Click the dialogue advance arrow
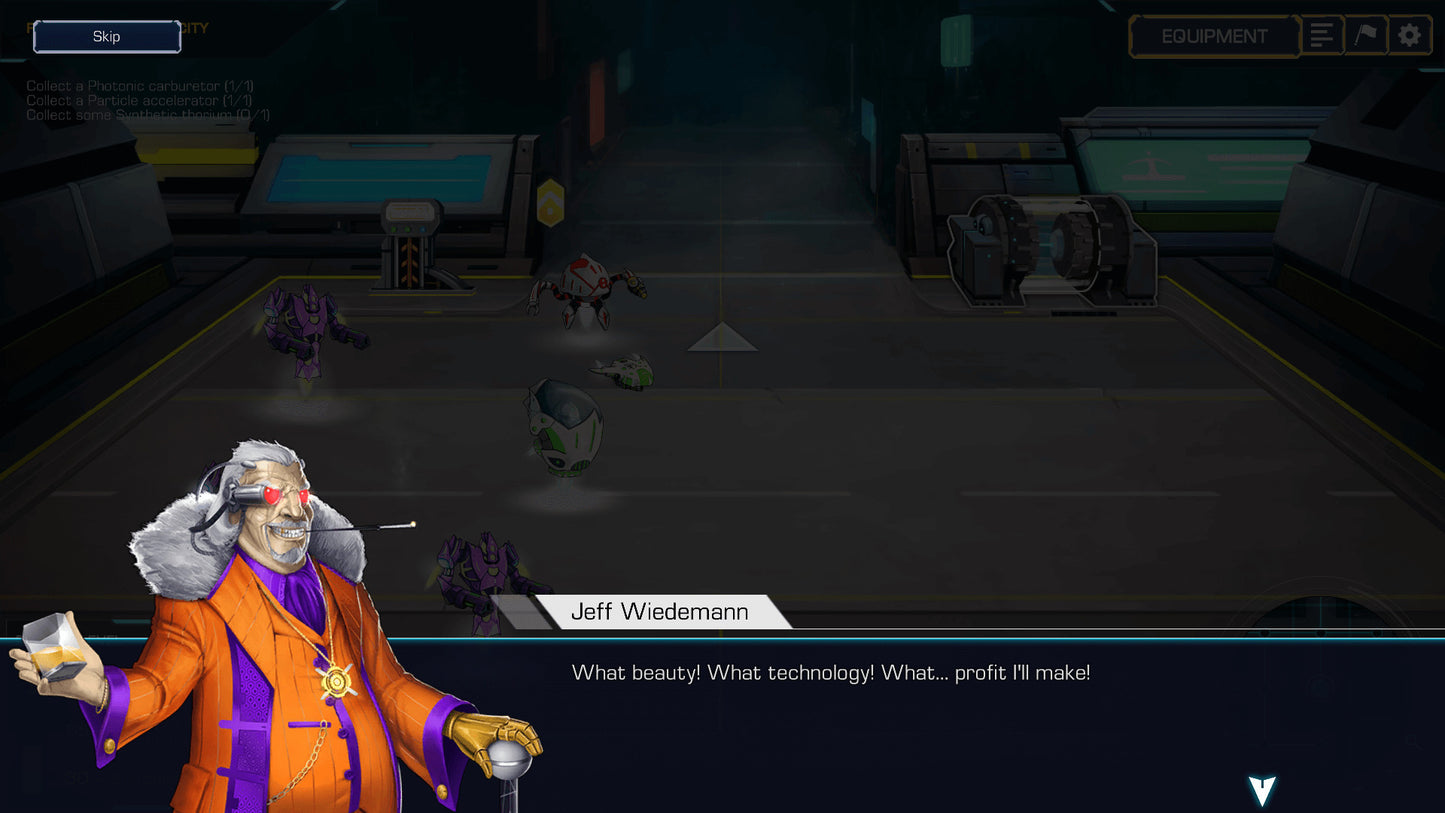The image size is (1445, 813). (x=1261, y=789)
